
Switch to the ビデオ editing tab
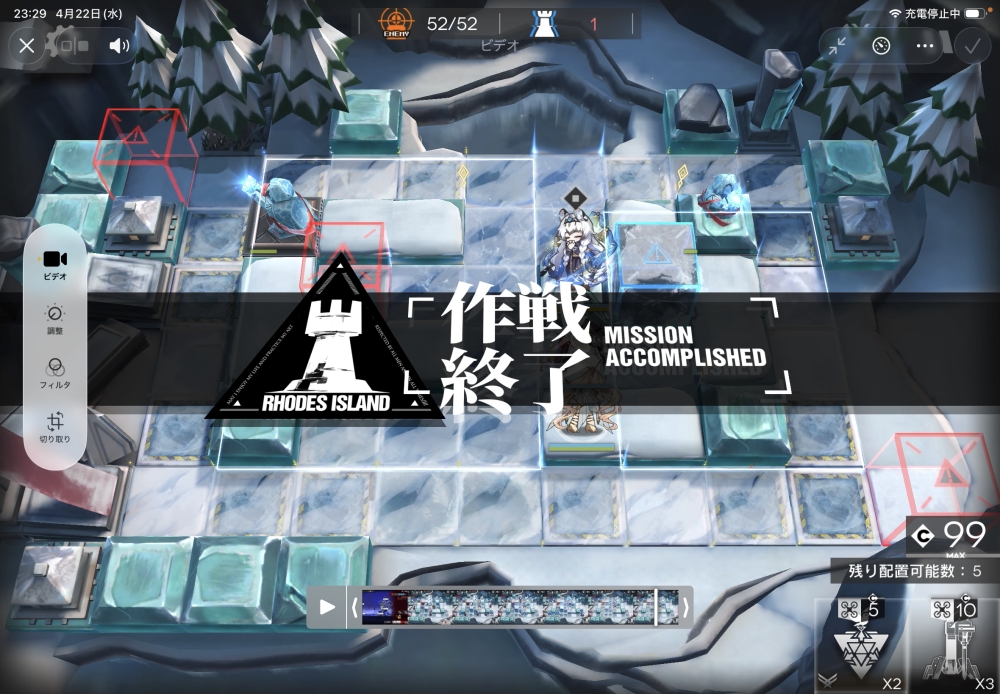(55, 264)
